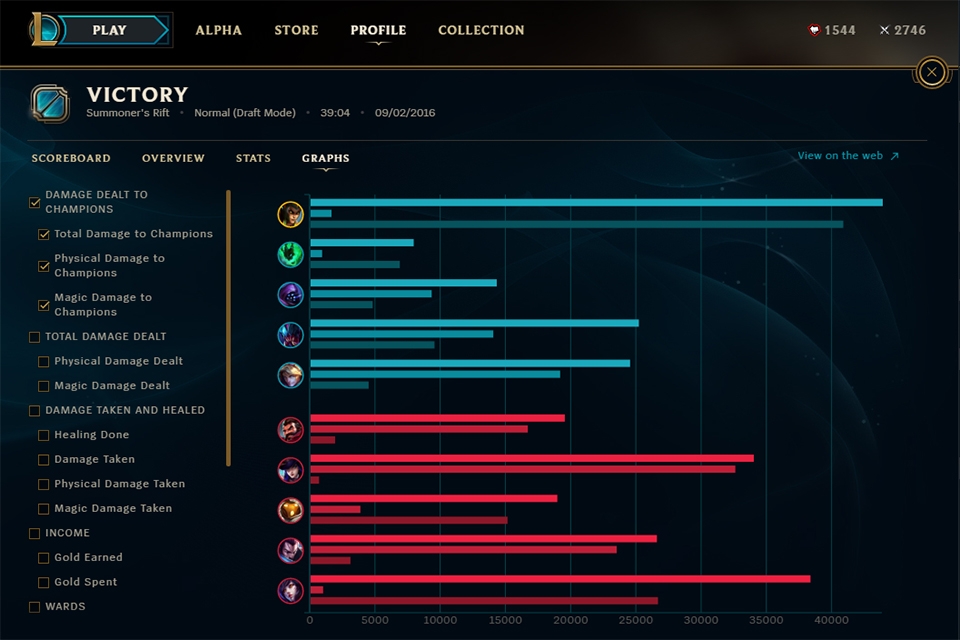Open the PROFILE page

coord(378,30)
